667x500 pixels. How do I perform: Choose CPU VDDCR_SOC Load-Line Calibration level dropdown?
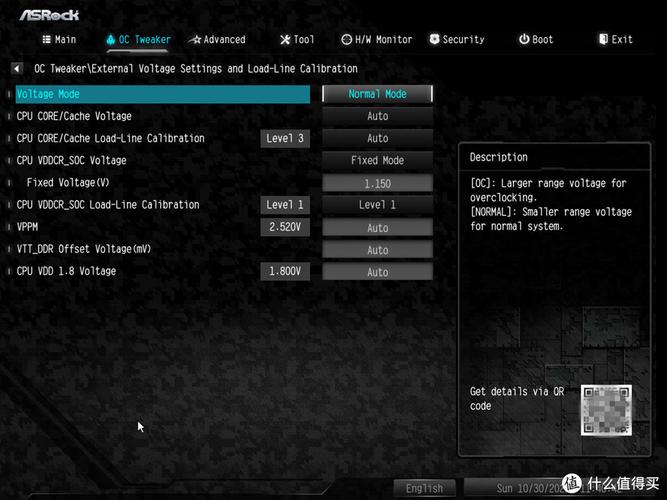tap(377, 205)
